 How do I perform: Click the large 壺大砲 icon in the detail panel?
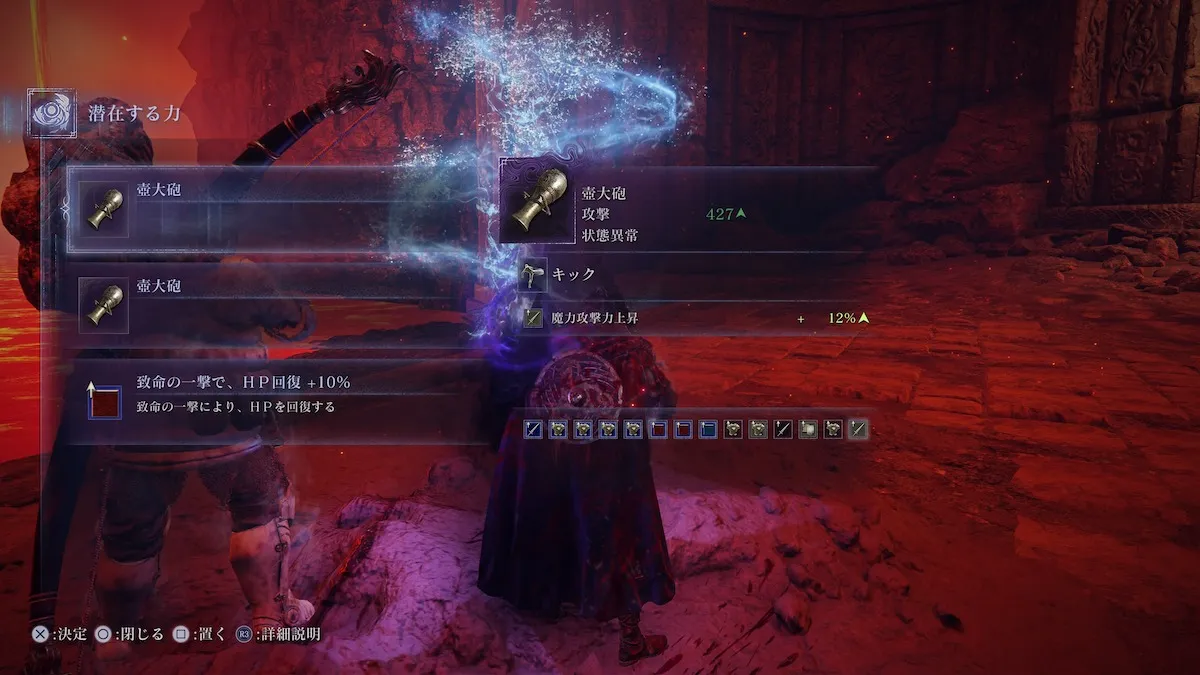(x=540, y=201)
